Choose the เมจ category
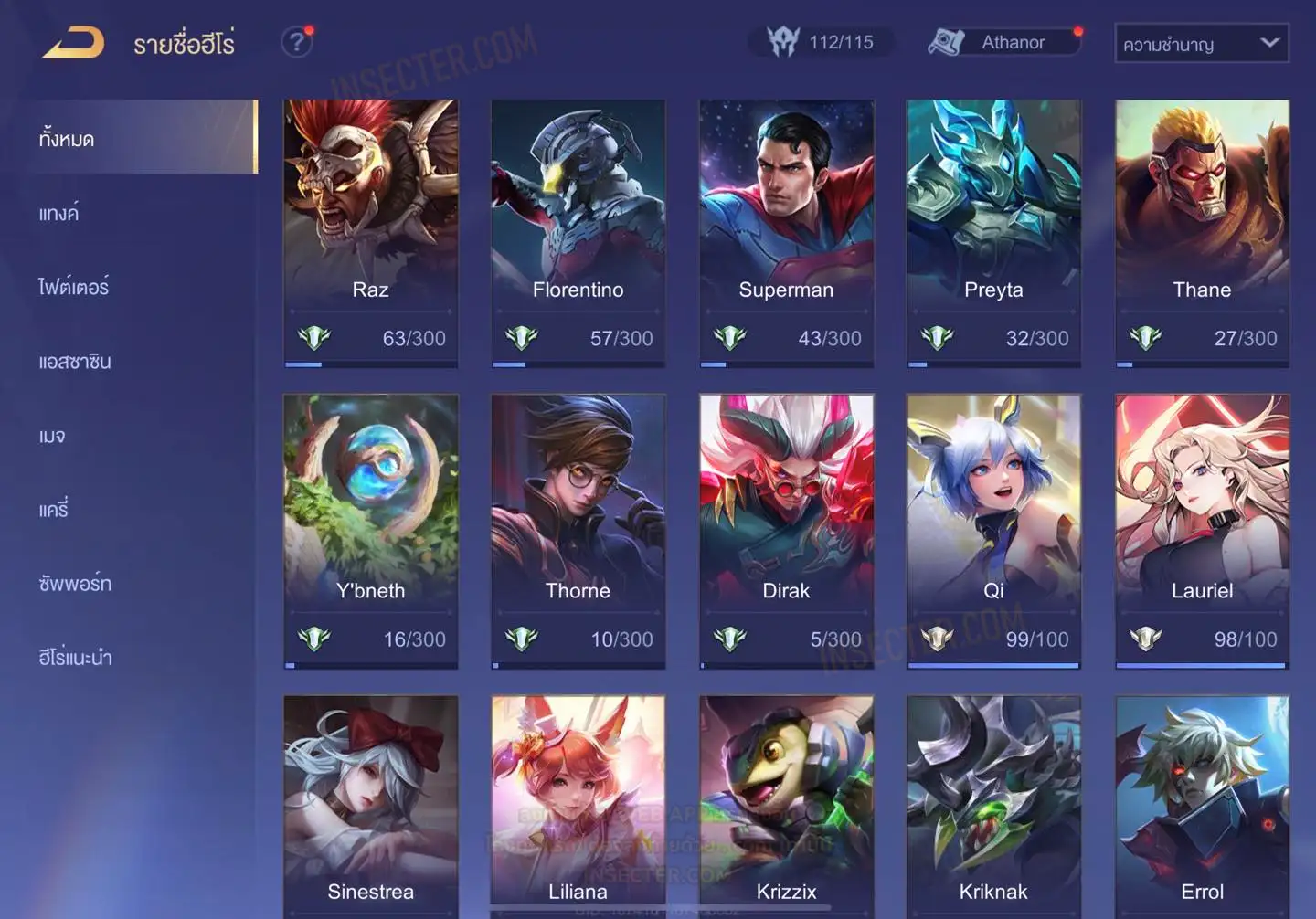Viewport: 1316px width, 919px height. [x=52, y=436]
